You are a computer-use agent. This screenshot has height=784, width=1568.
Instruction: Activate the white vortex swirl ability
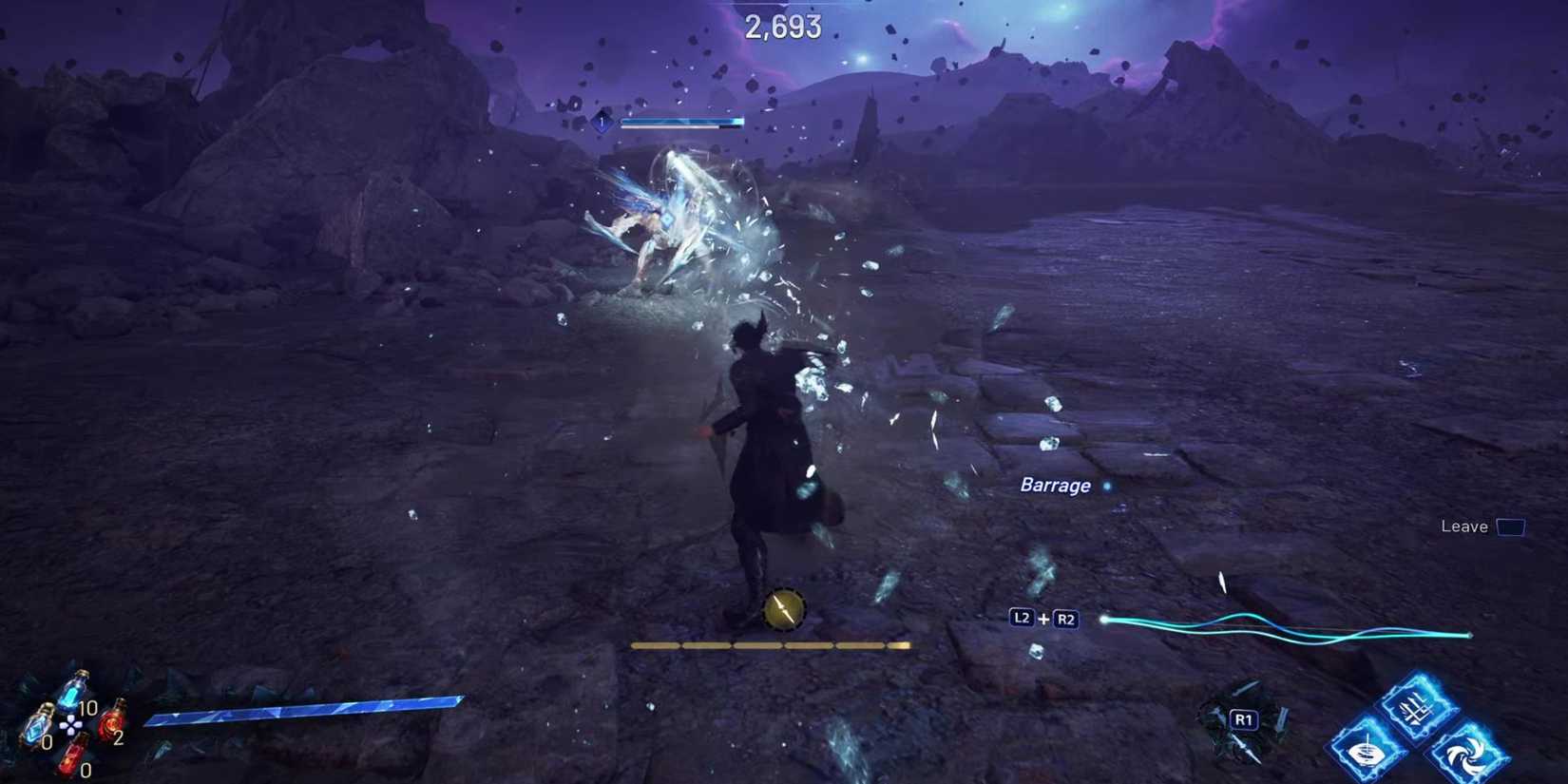[x=1468, y=755]
